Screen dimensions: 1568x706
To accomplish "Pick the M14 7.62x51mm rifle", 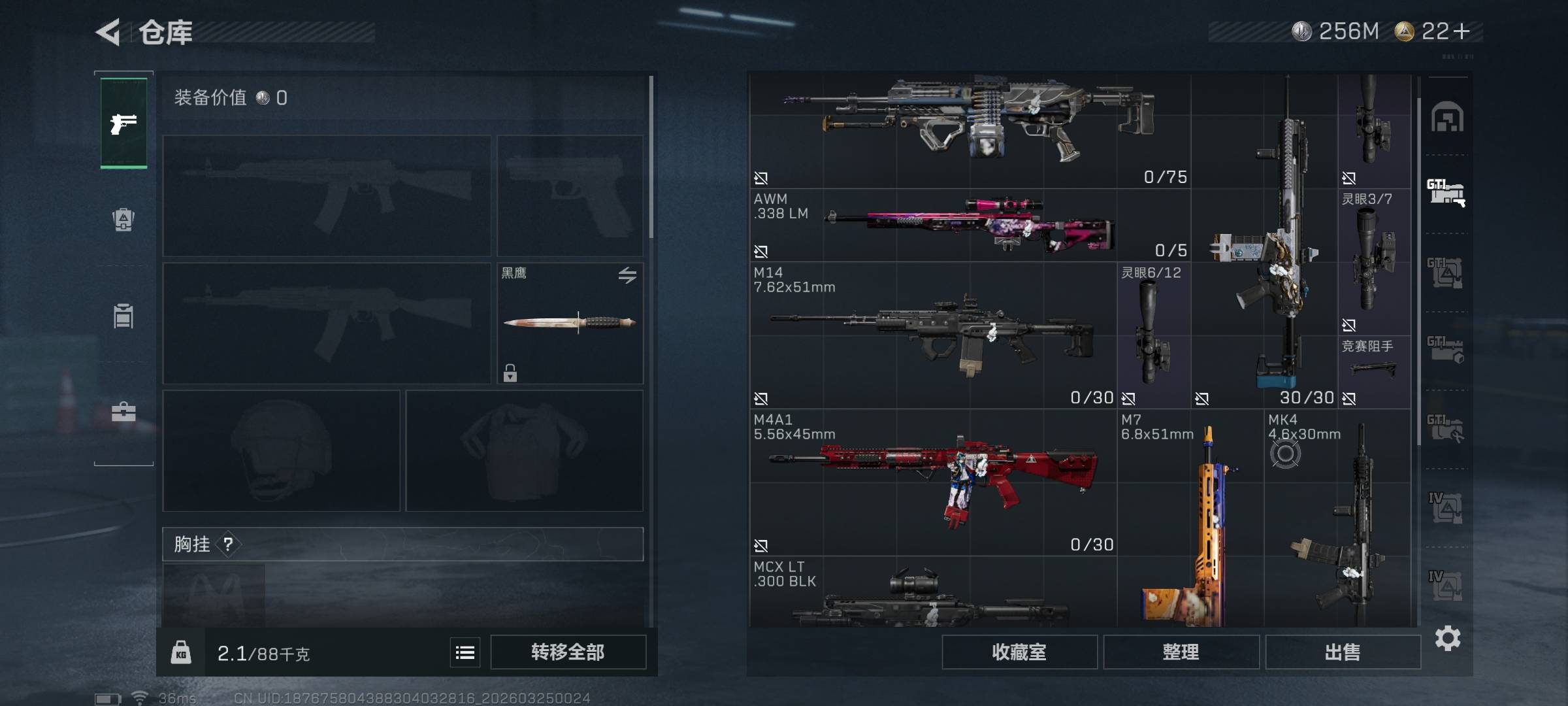I will 933,336.
